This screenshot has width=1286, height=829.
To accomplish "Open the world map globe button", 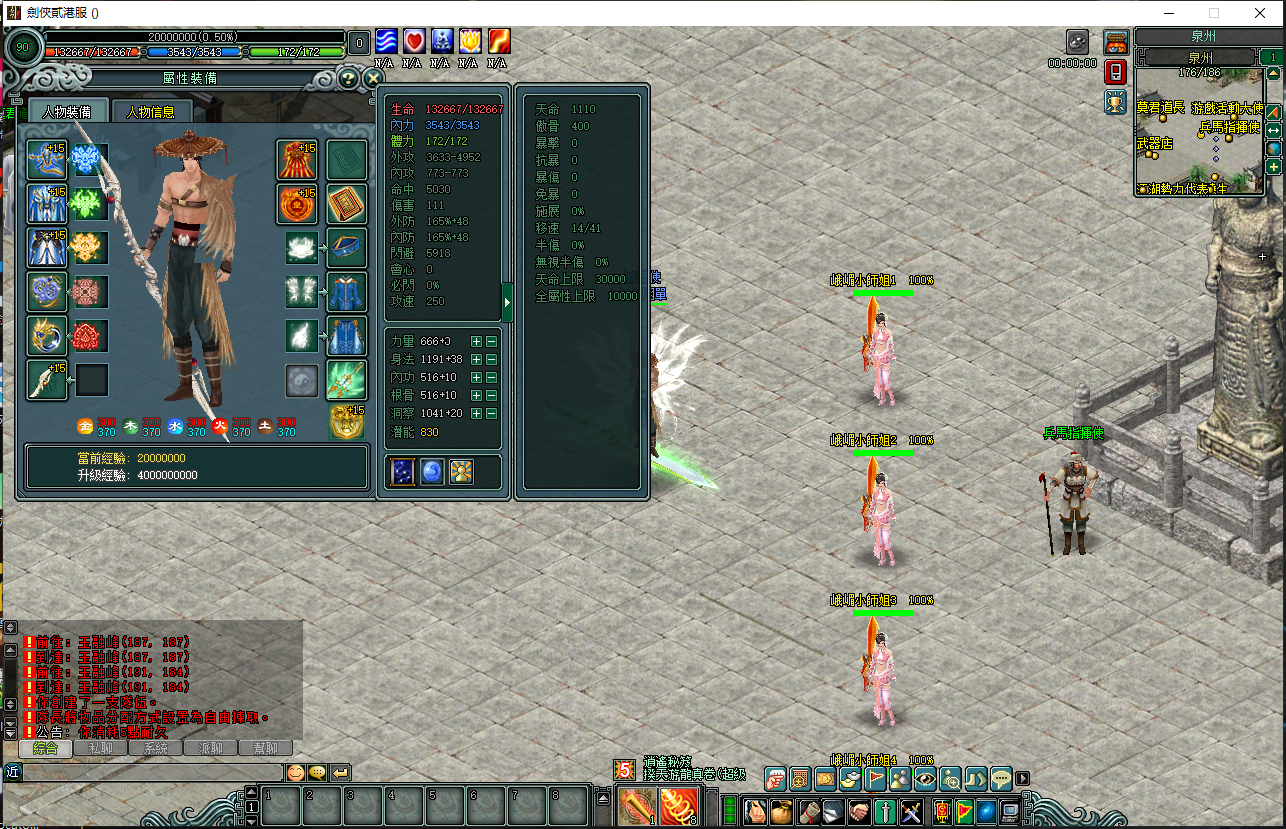I will 1273,149.
